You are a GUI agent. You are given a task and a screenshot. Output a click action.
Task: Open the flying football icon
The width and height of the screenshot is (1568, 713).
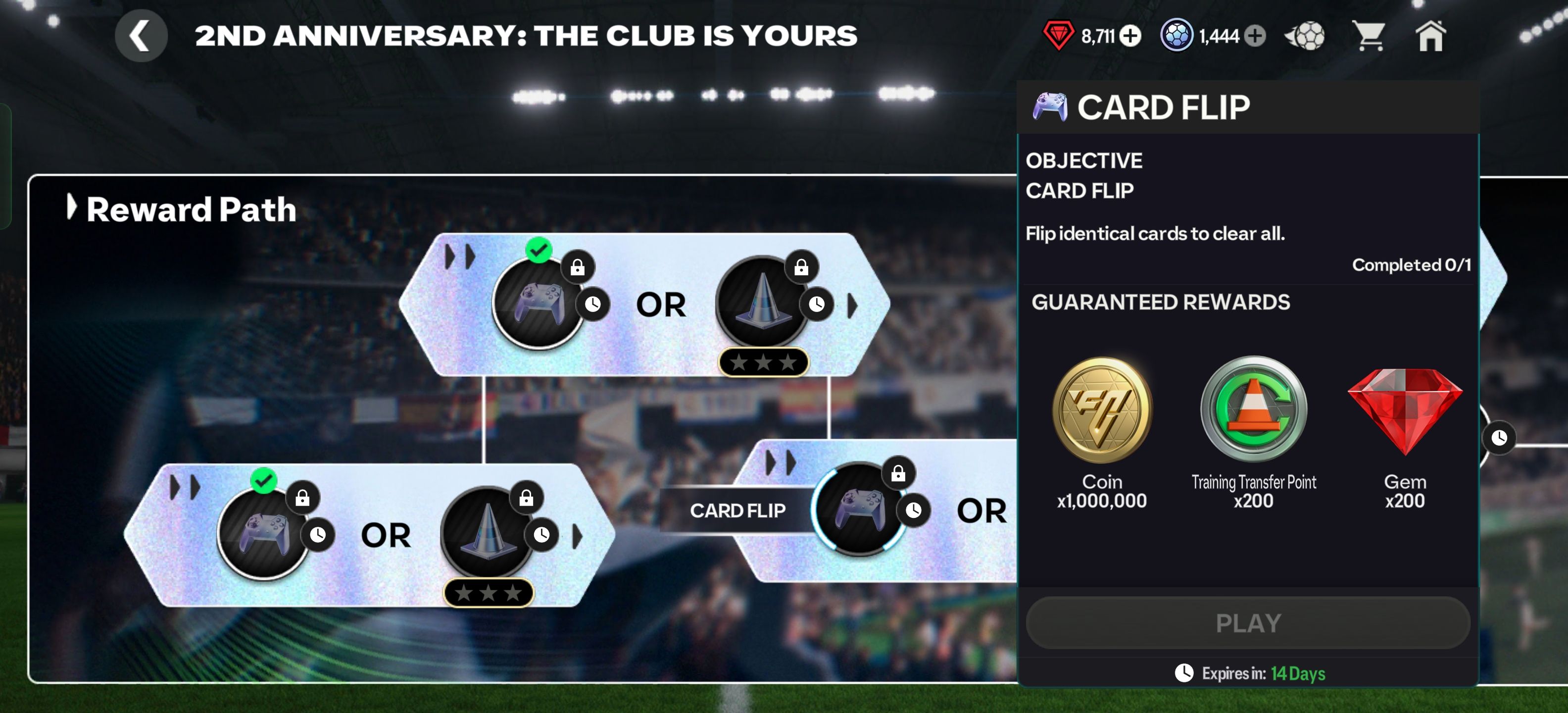pyautogui.click(x=1305, y=36)
